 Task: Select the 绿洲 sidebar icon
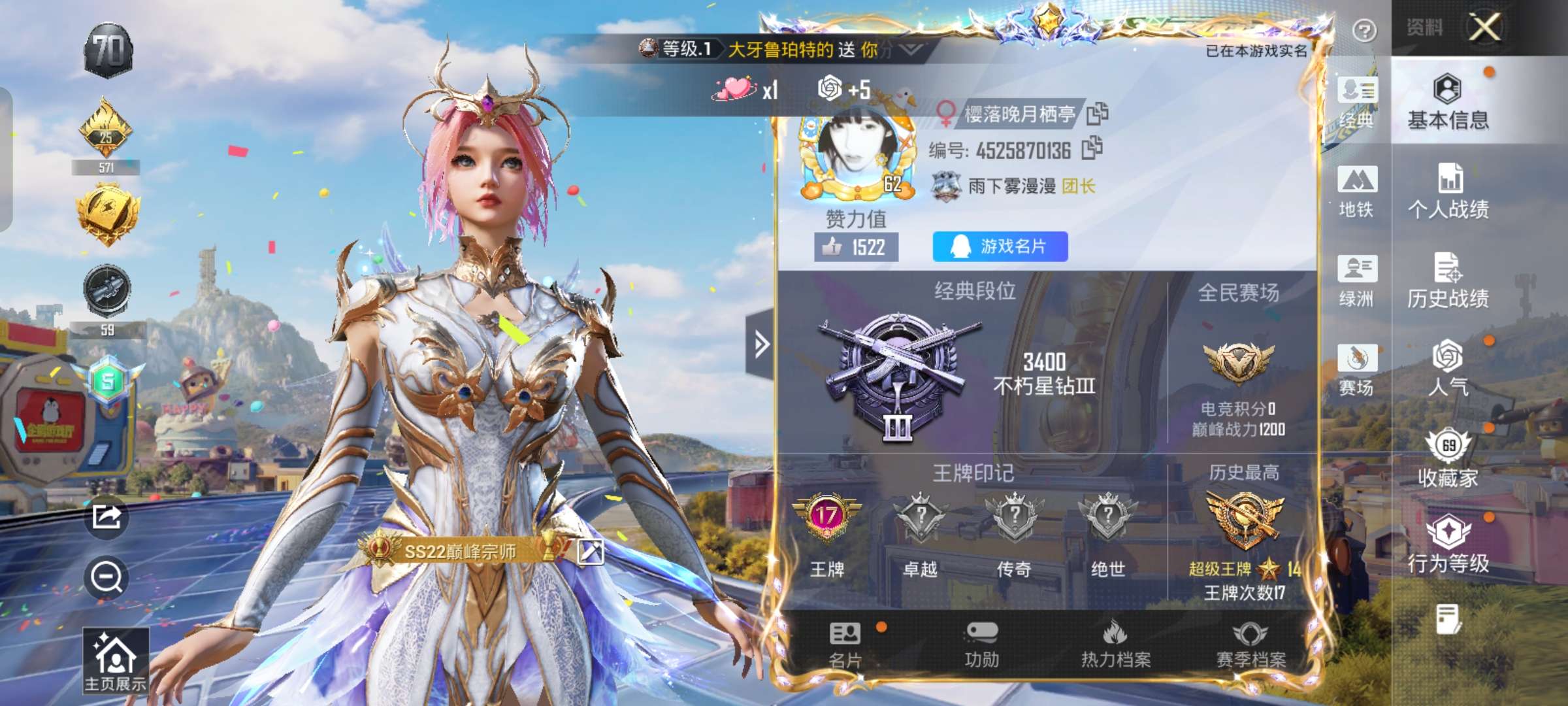tap(1357, 278)
